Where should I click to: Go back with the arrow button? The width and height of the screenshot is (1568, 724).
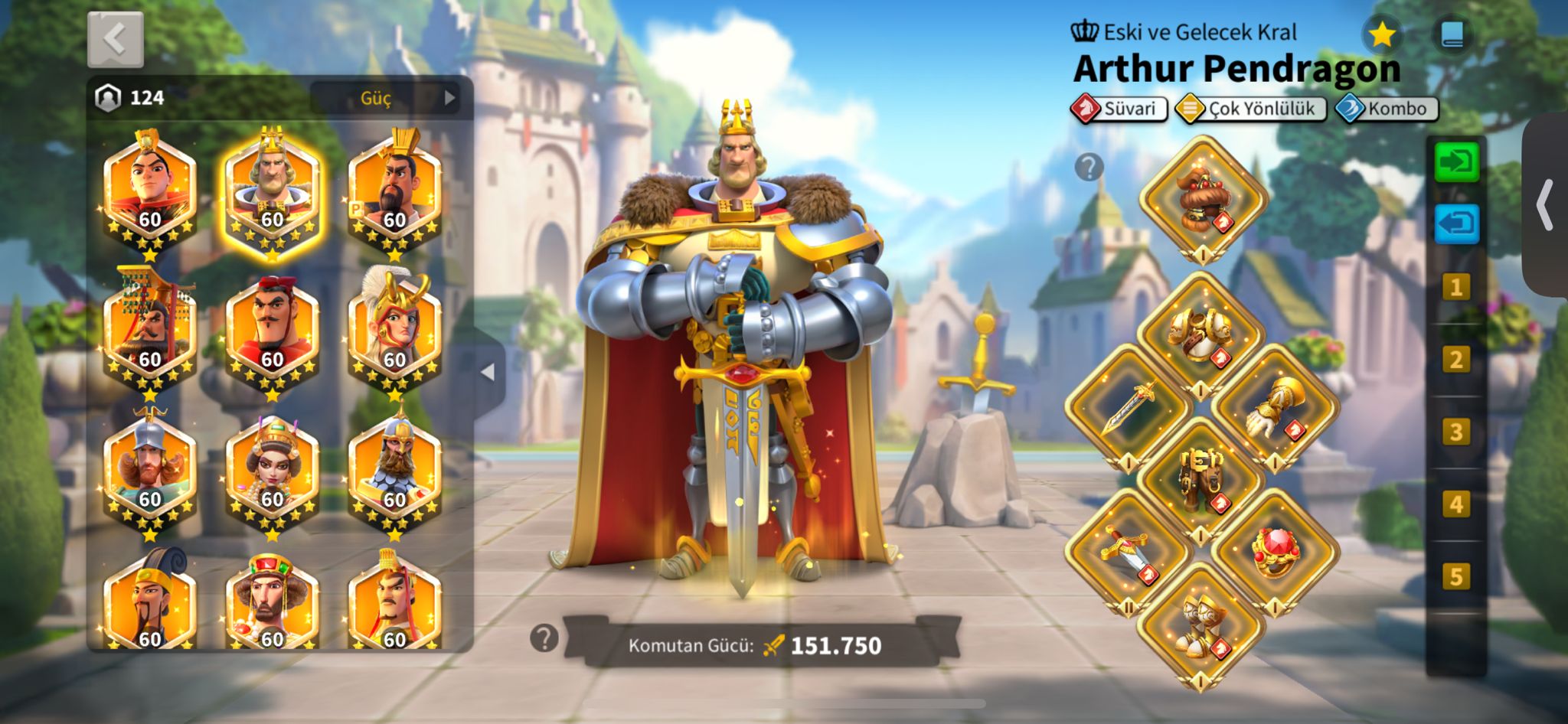(x=115, y=40)
